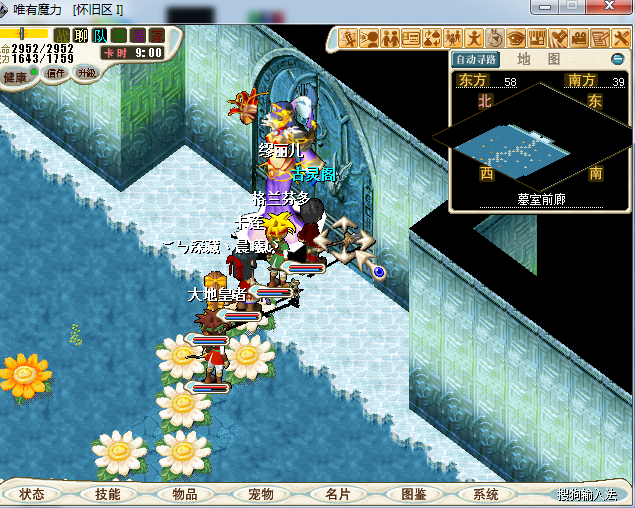Viewport: 635px width, 508px height.
Task: Toggle the 战 battle switch
Action: pyautogui.click(x=62, y=36)
